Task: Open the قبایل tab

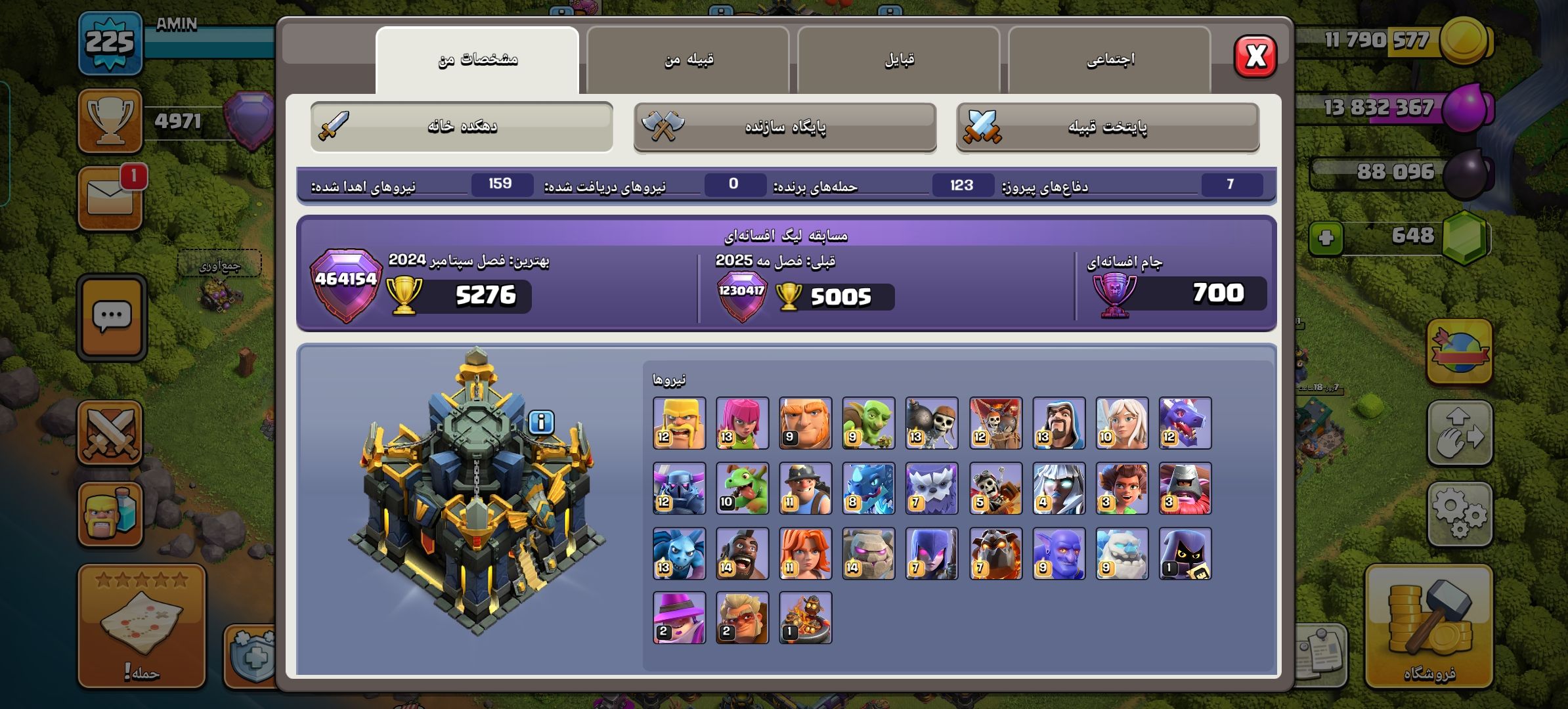Action: [x=899, y=60]
